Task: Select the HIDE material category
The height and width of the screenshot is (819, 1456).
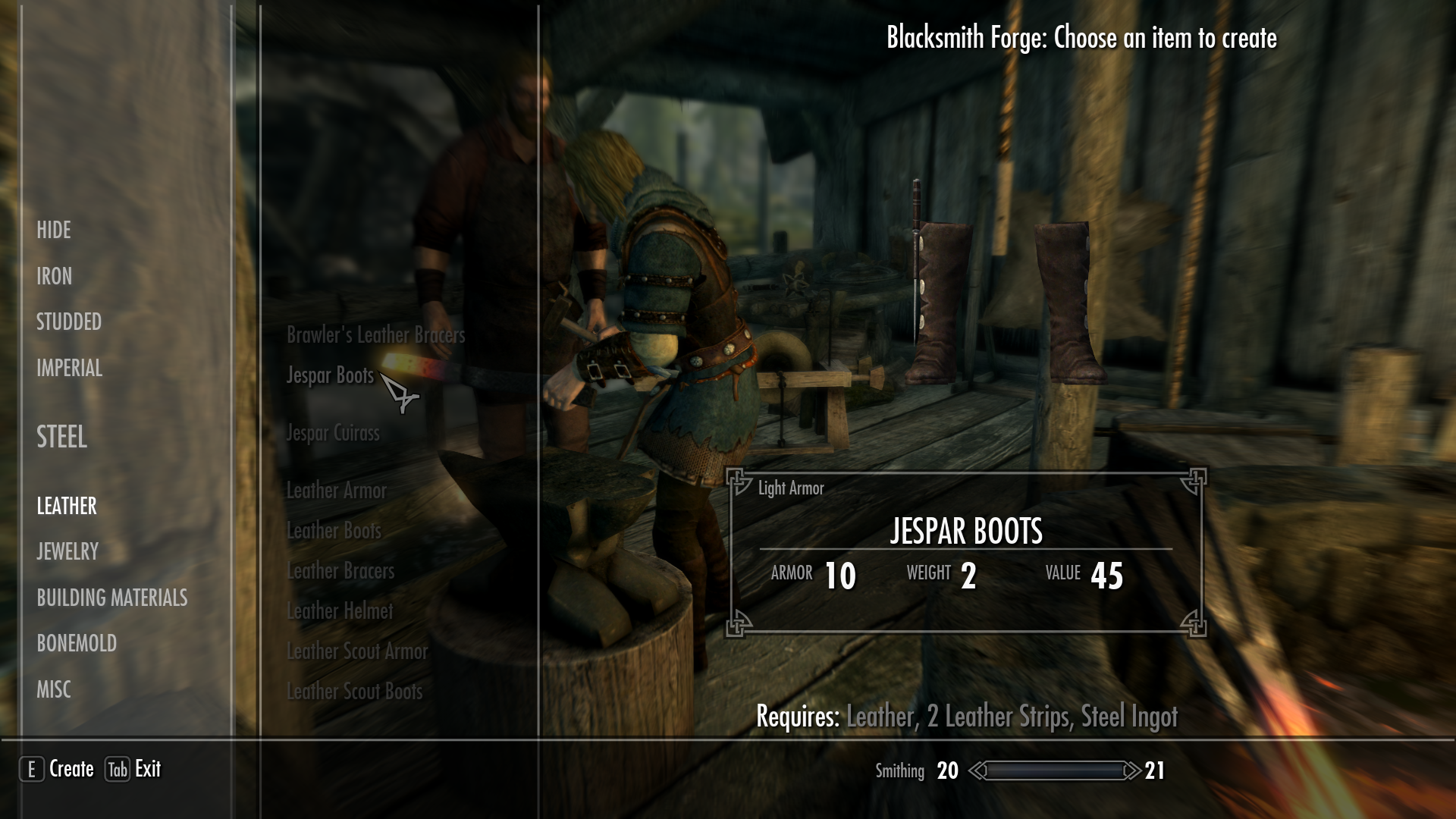Action: pos(54,230)
